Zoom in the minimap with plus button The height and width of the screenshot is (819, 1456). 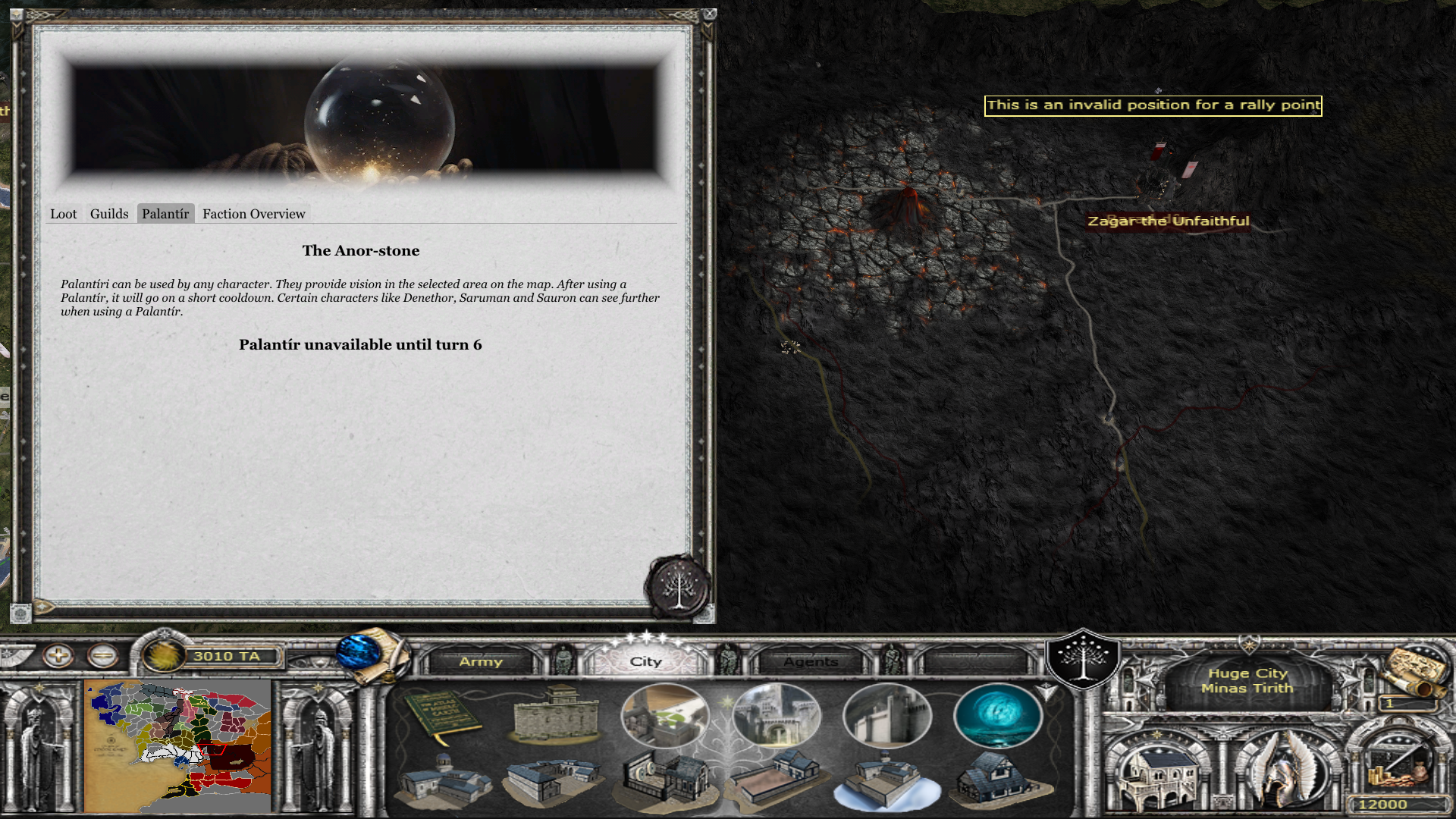(x=58, y=655)
